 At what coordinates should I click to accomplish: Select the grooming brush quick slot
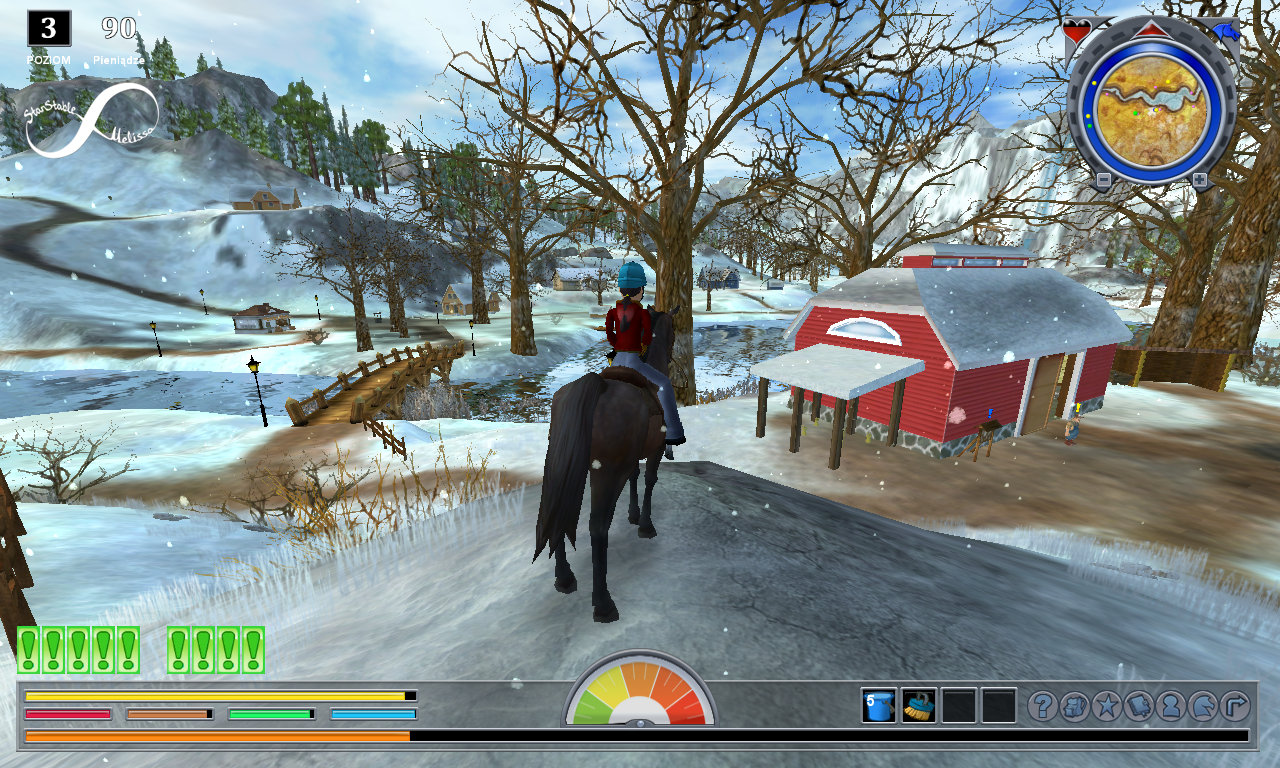click(x=917, y=707)
